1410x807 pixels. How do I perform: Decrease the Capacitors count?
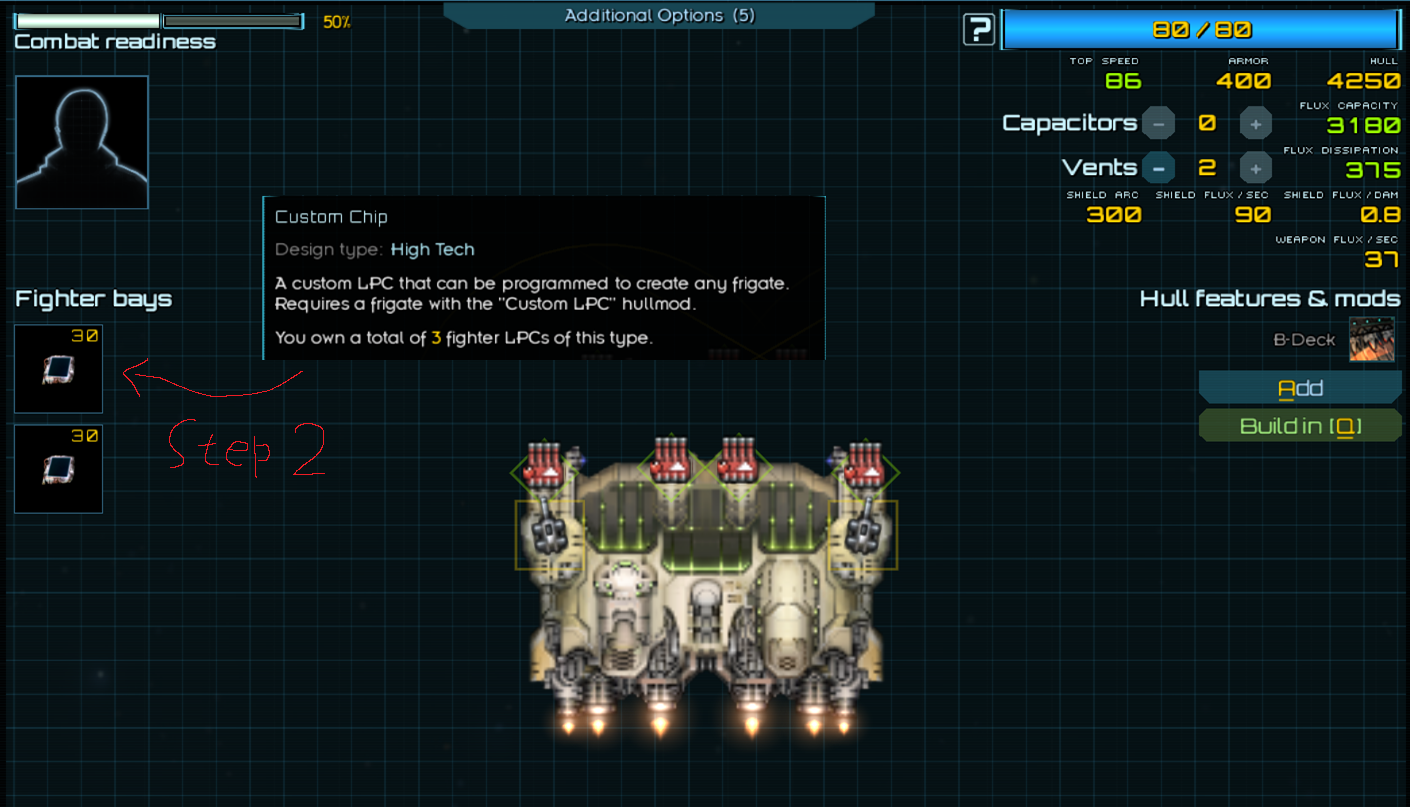[x=1158, y=123]
